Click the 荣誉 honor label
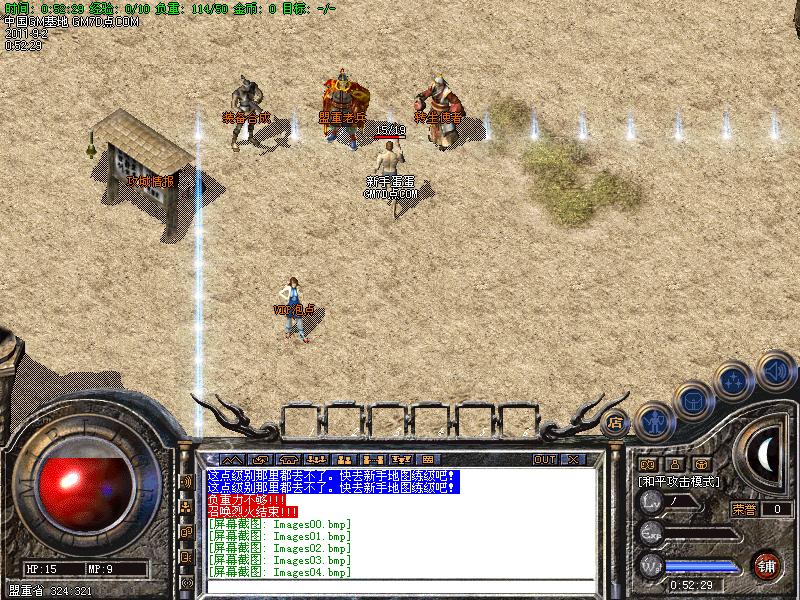Viewport: 800px width, 600px height. (x=743, y=509)
